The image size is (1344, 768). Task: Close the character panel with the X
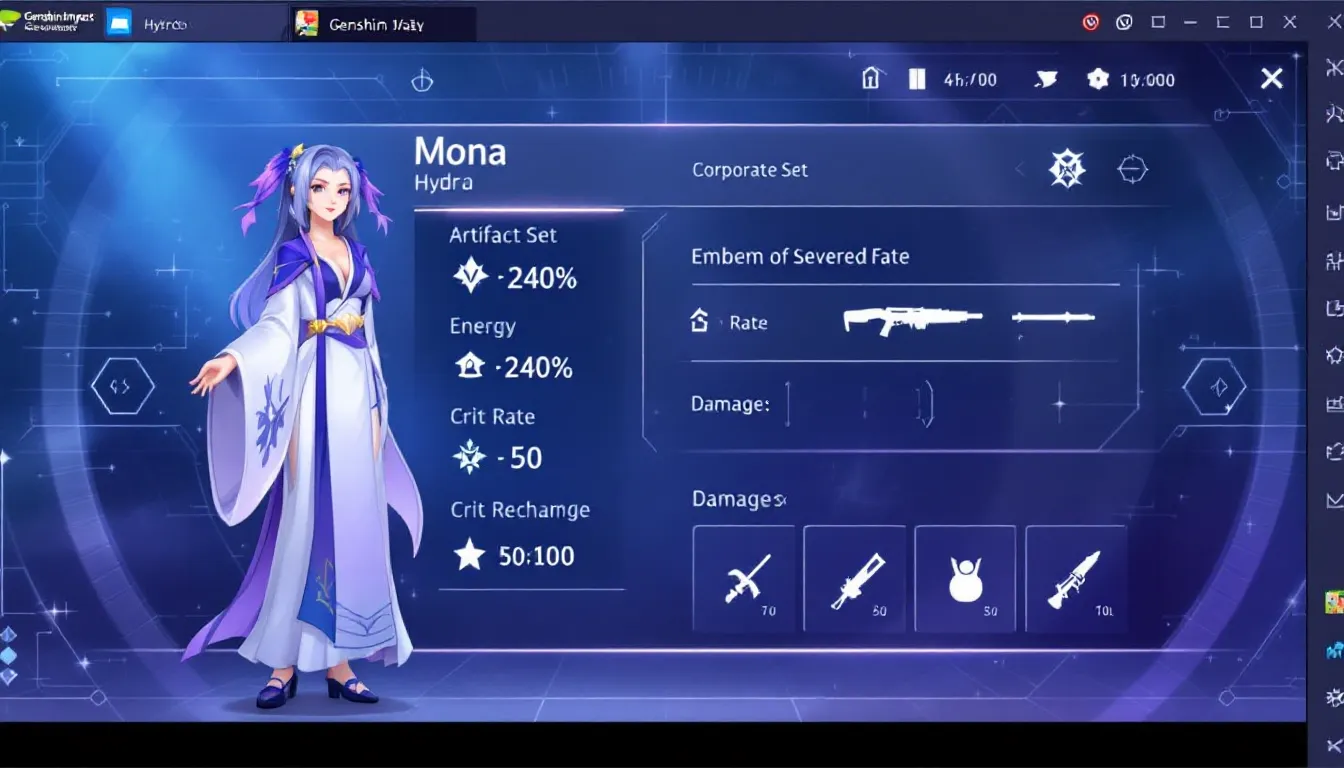(1271, 79)
